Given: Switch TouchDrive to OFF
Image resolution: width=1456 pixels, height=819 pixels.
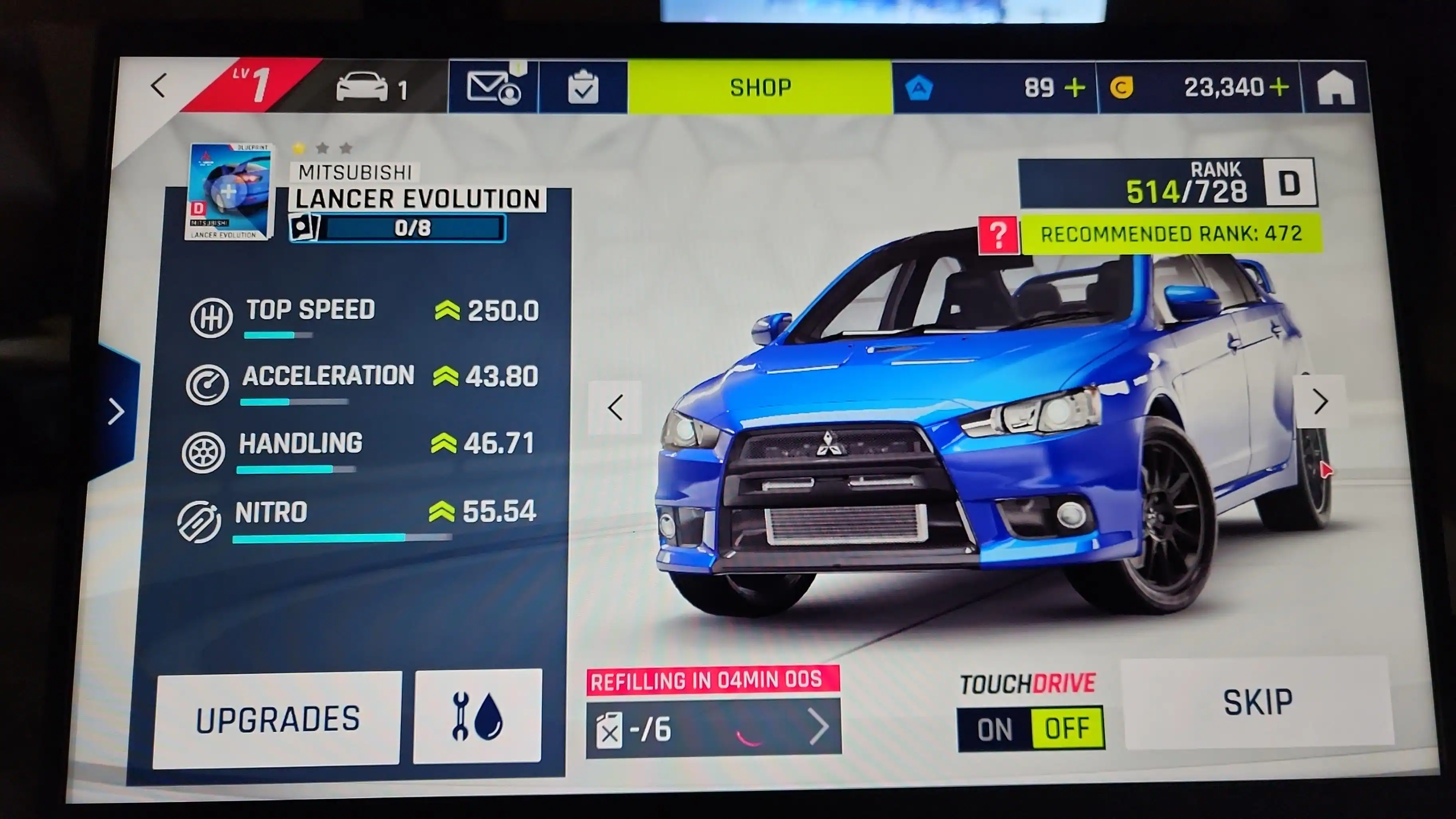Looking at the screenshot, I should pos(1066,728).
